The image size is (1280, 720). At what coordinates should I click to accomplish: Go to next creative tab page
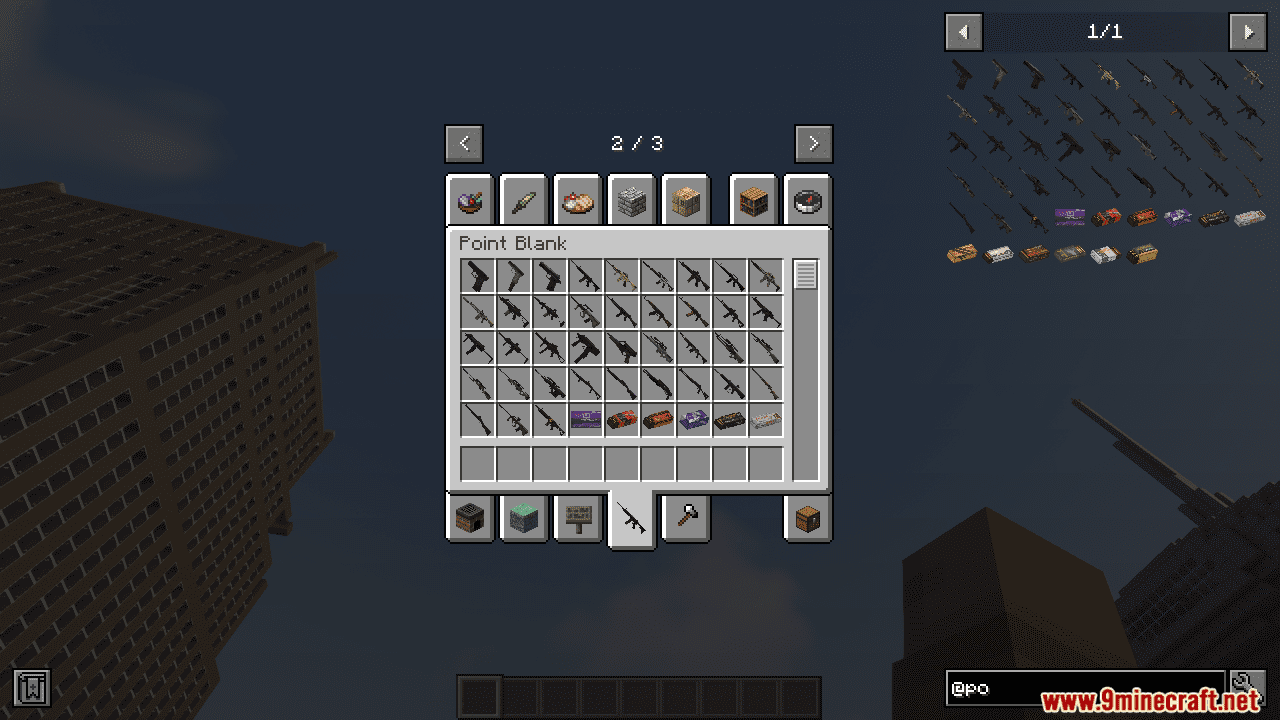pos(813,143)
